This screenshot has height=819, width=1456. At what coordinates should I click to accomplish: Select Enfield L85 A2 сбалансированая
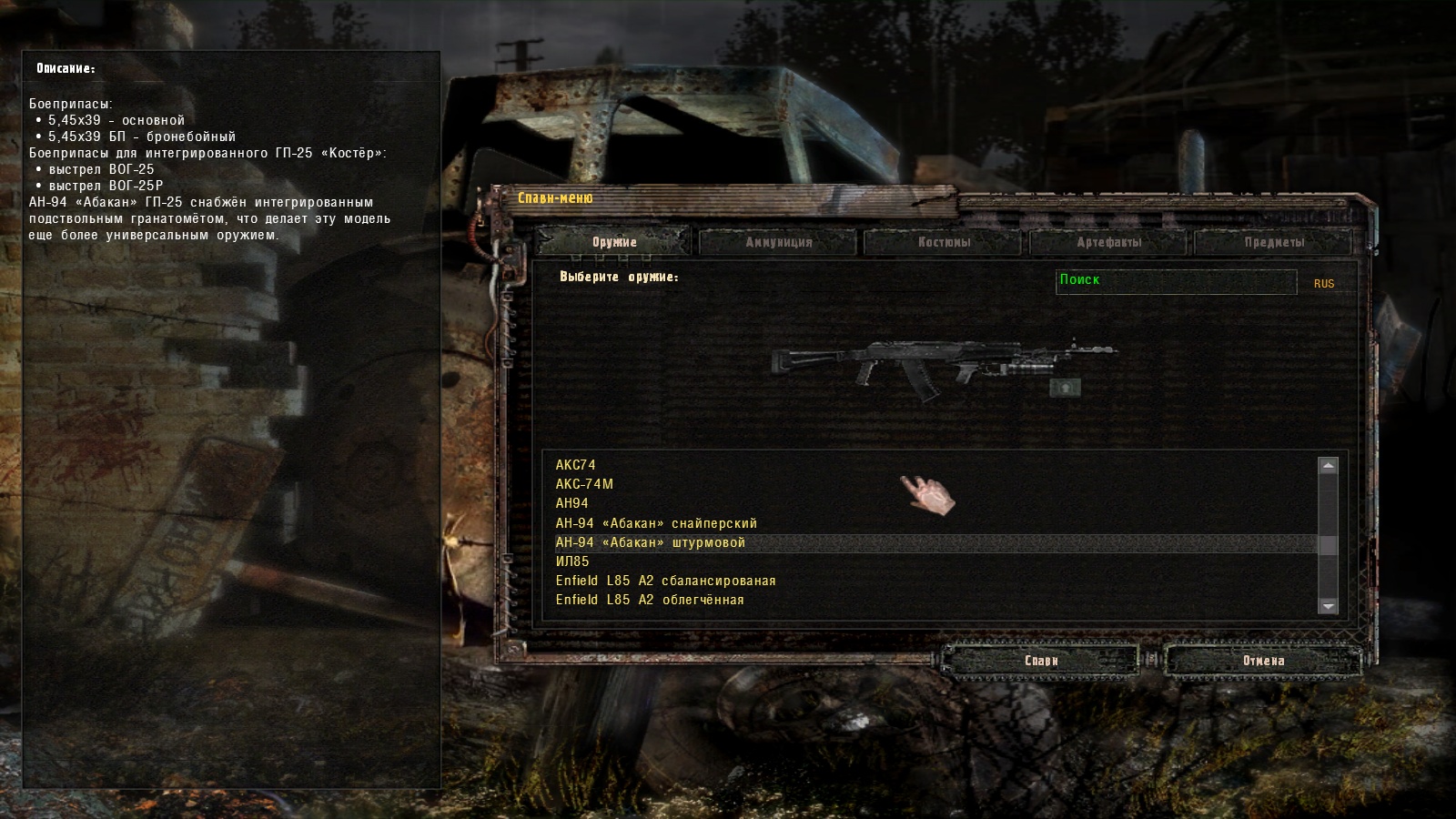pyautogui.click(x=665, y=581)
